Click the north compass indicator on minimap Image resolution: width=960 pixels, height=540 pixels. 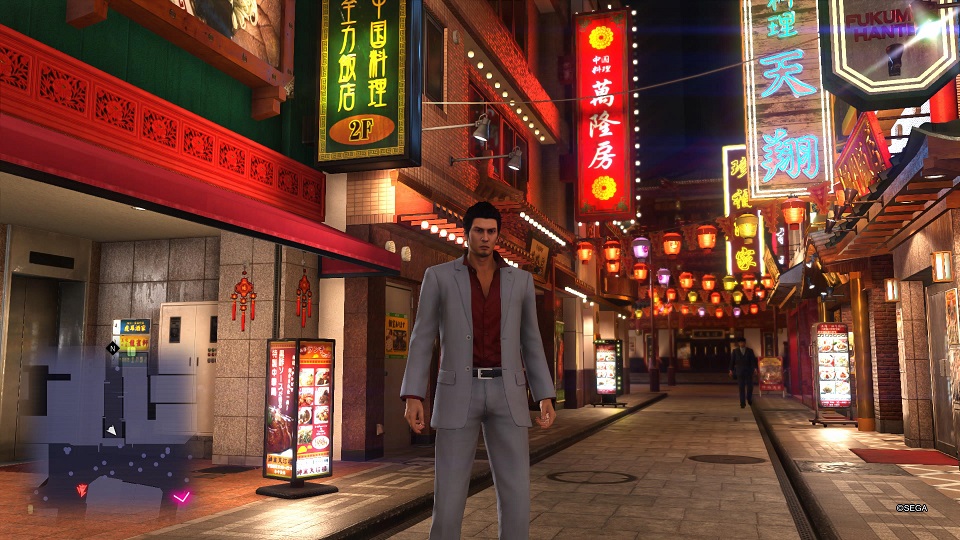click(x=112, y=348)
